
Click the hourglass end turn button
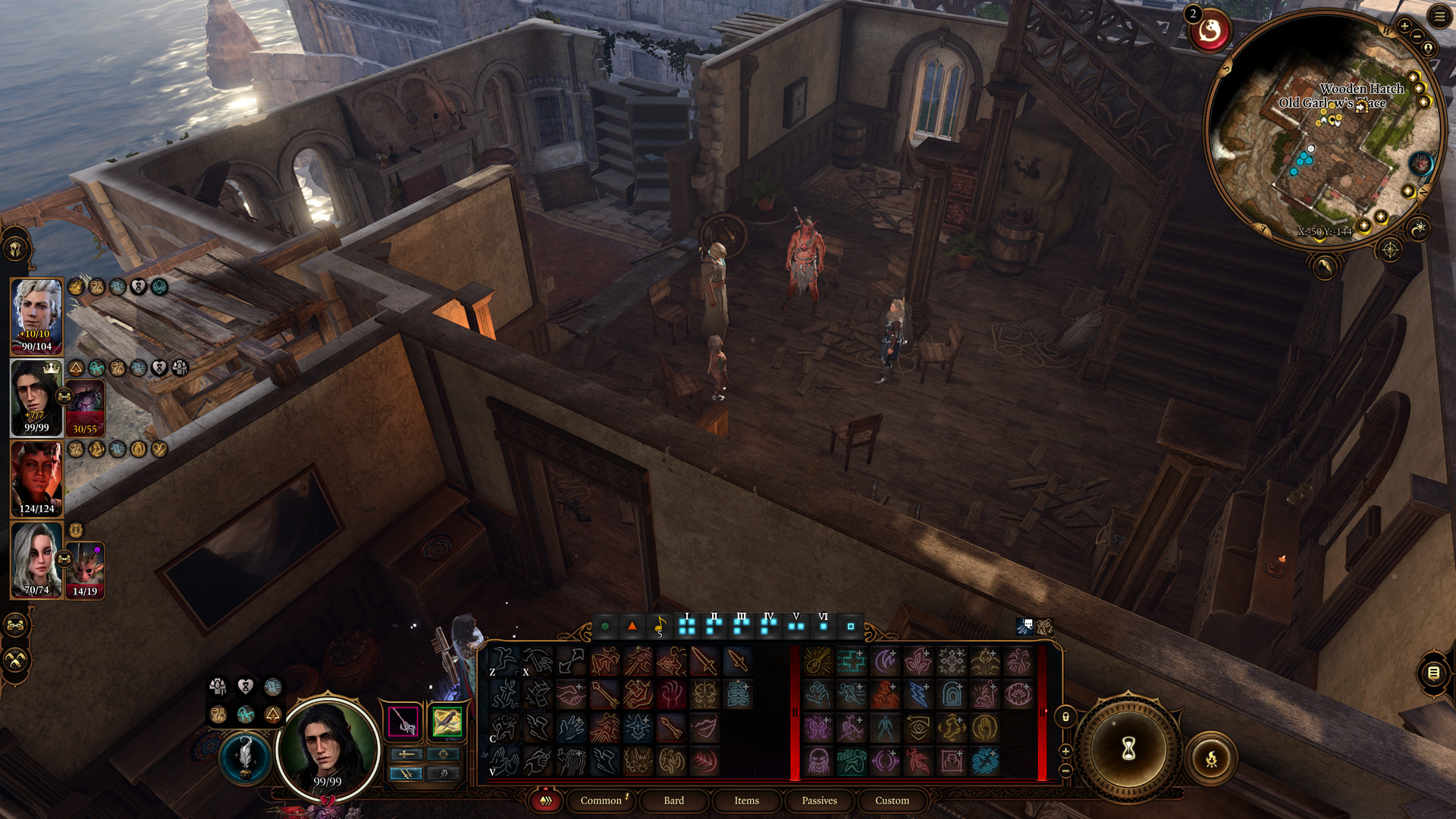pos(1128,749)
